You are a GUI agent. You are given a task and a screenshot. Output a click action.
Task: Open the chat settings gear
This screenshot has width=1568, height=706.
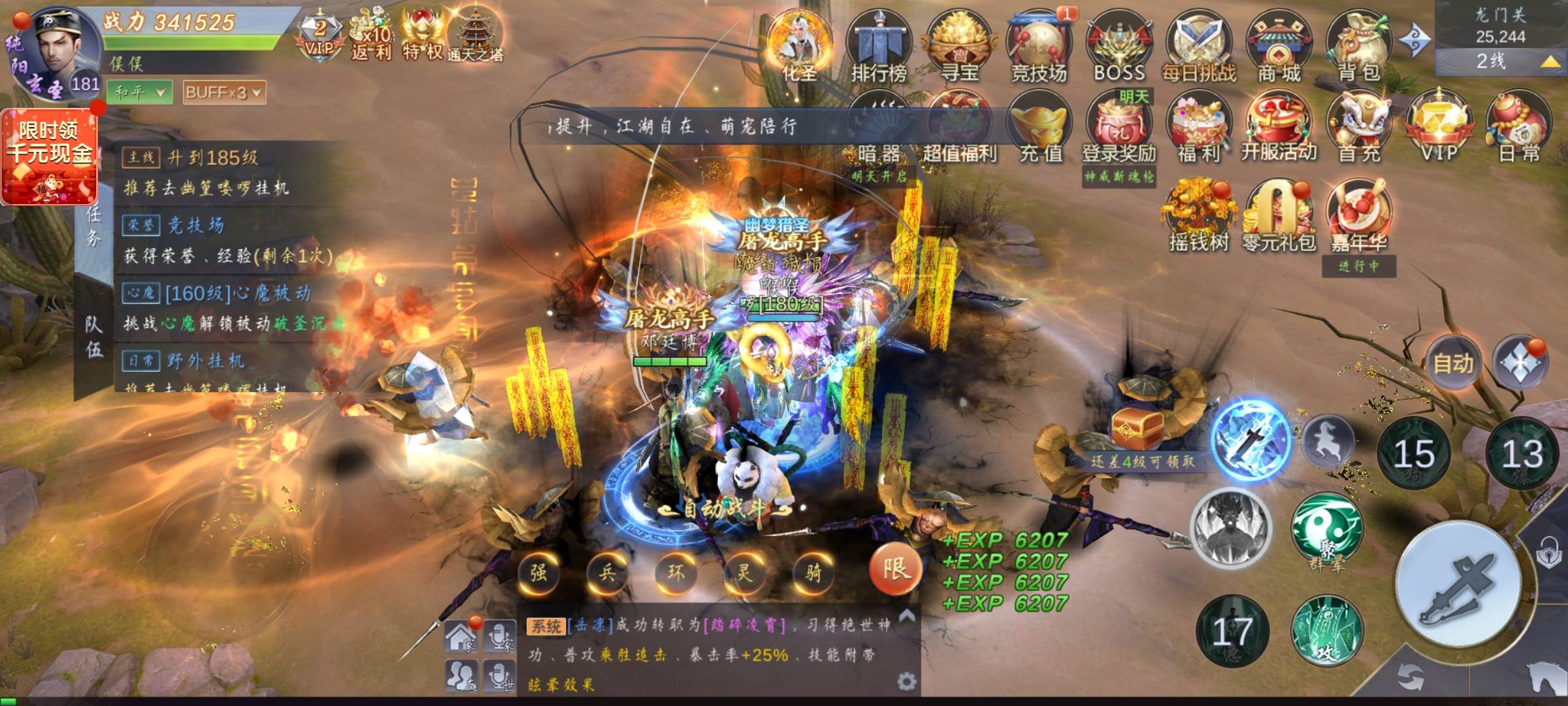point(906,682)
